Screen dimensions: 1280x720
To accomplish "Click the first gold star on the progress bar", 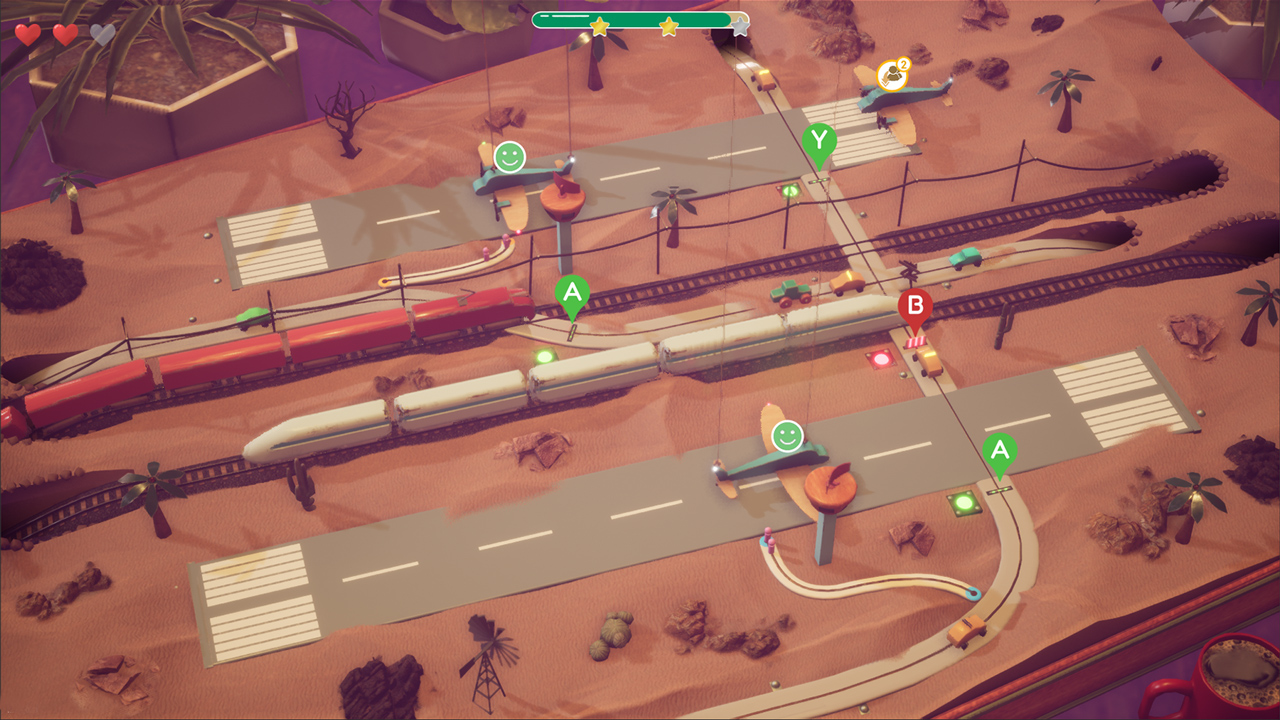I will (x=598, y=28).
